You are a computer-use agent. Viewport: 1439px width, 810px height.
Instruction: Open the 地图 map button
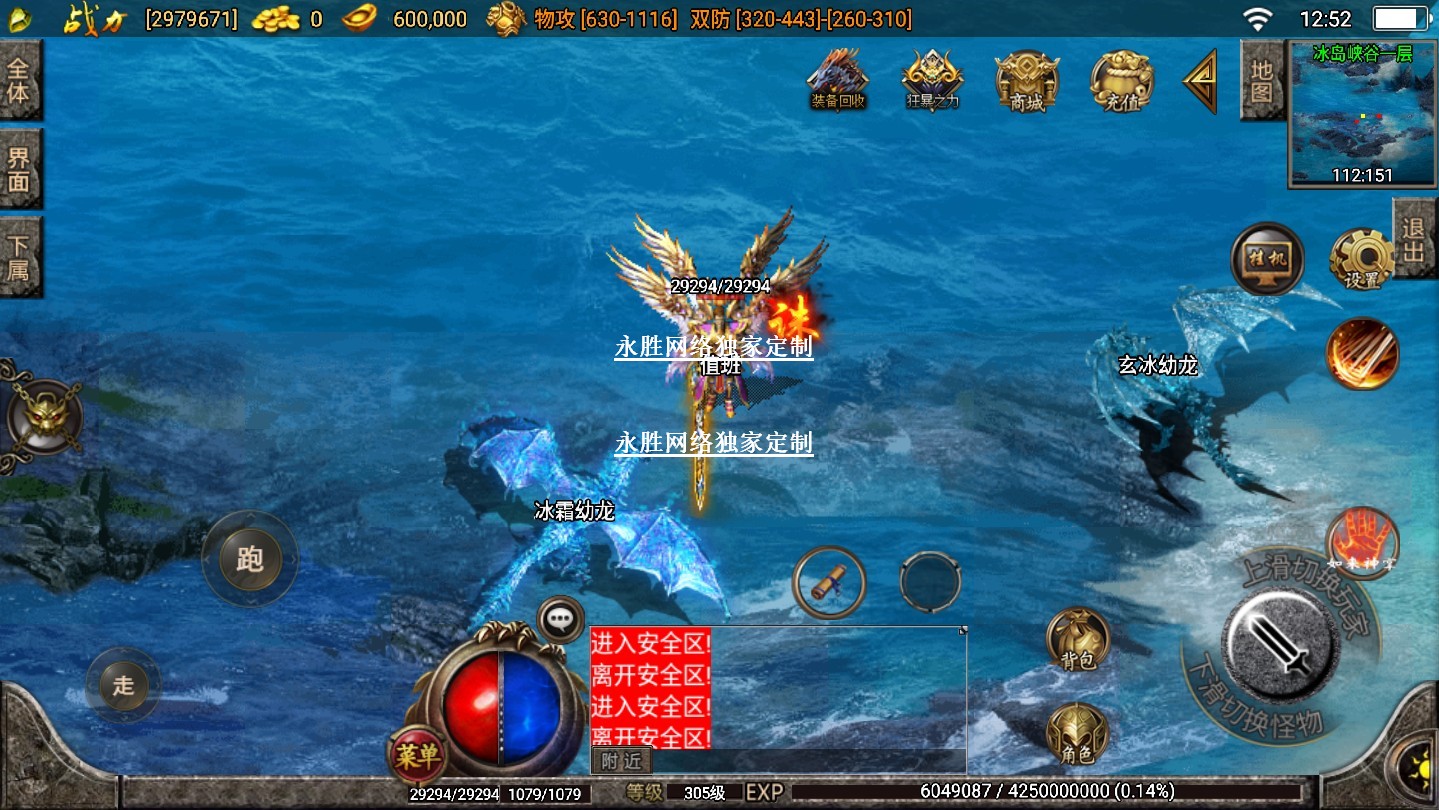1261,80
